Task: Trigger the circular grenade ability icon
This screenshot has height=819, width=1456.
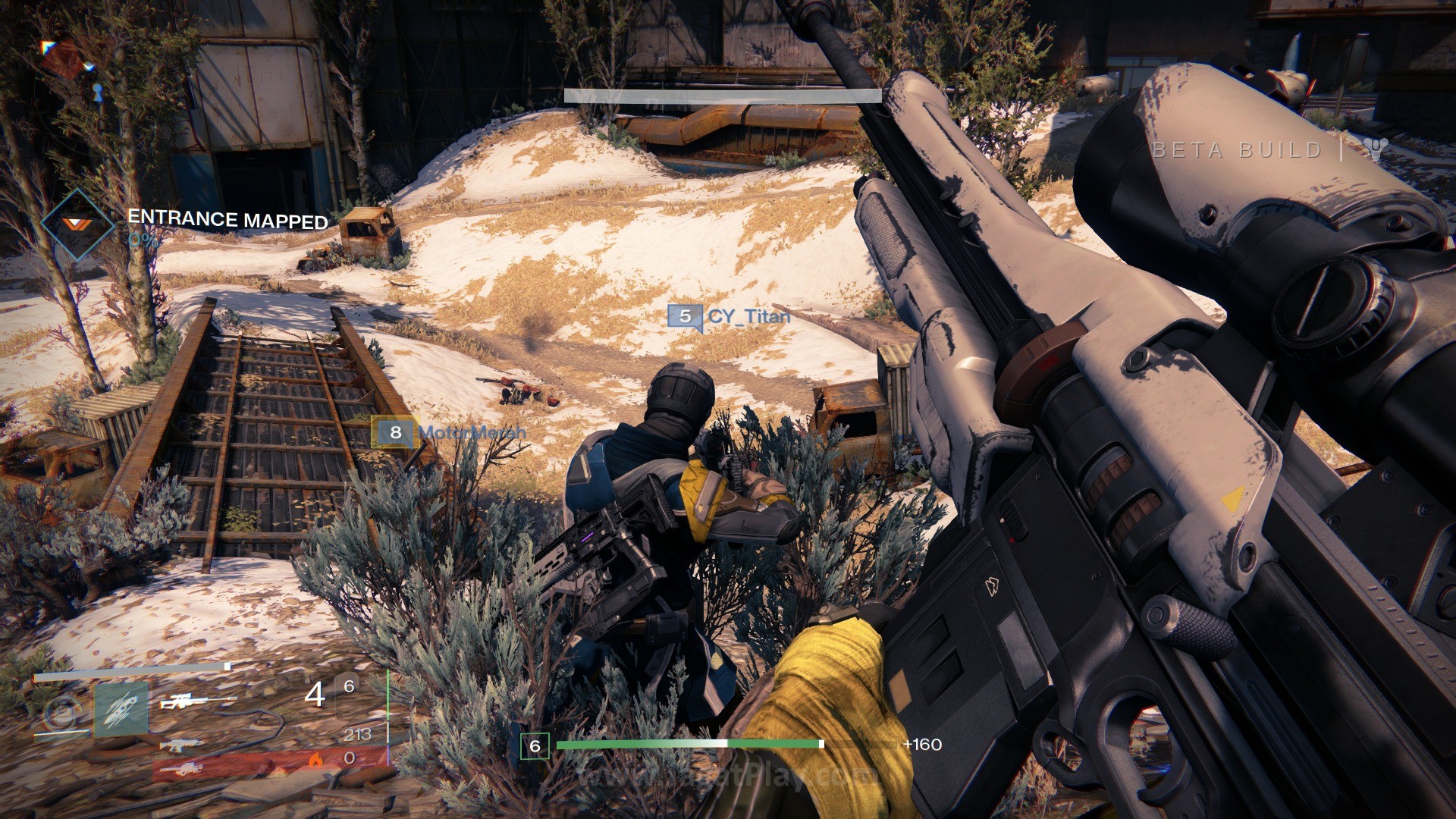Action: pyautogui.click(x=62, y=713)
